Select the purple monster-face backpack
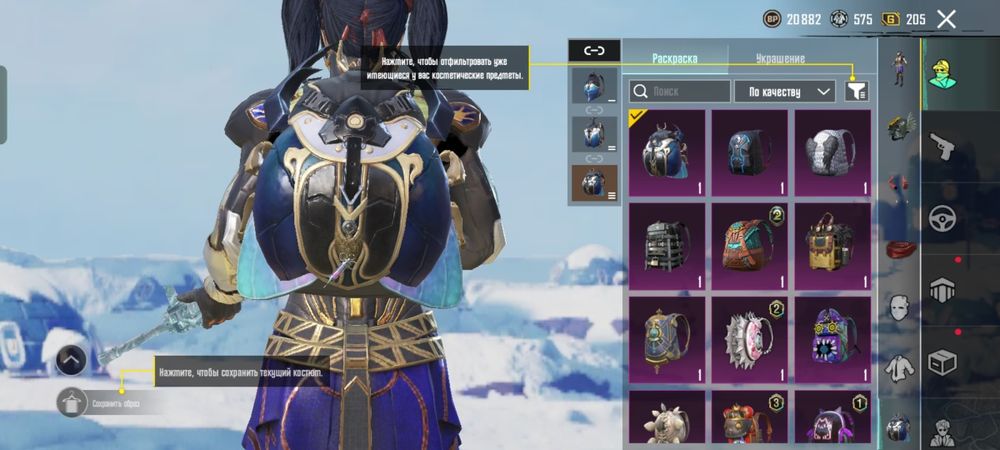 pos(832,336)
